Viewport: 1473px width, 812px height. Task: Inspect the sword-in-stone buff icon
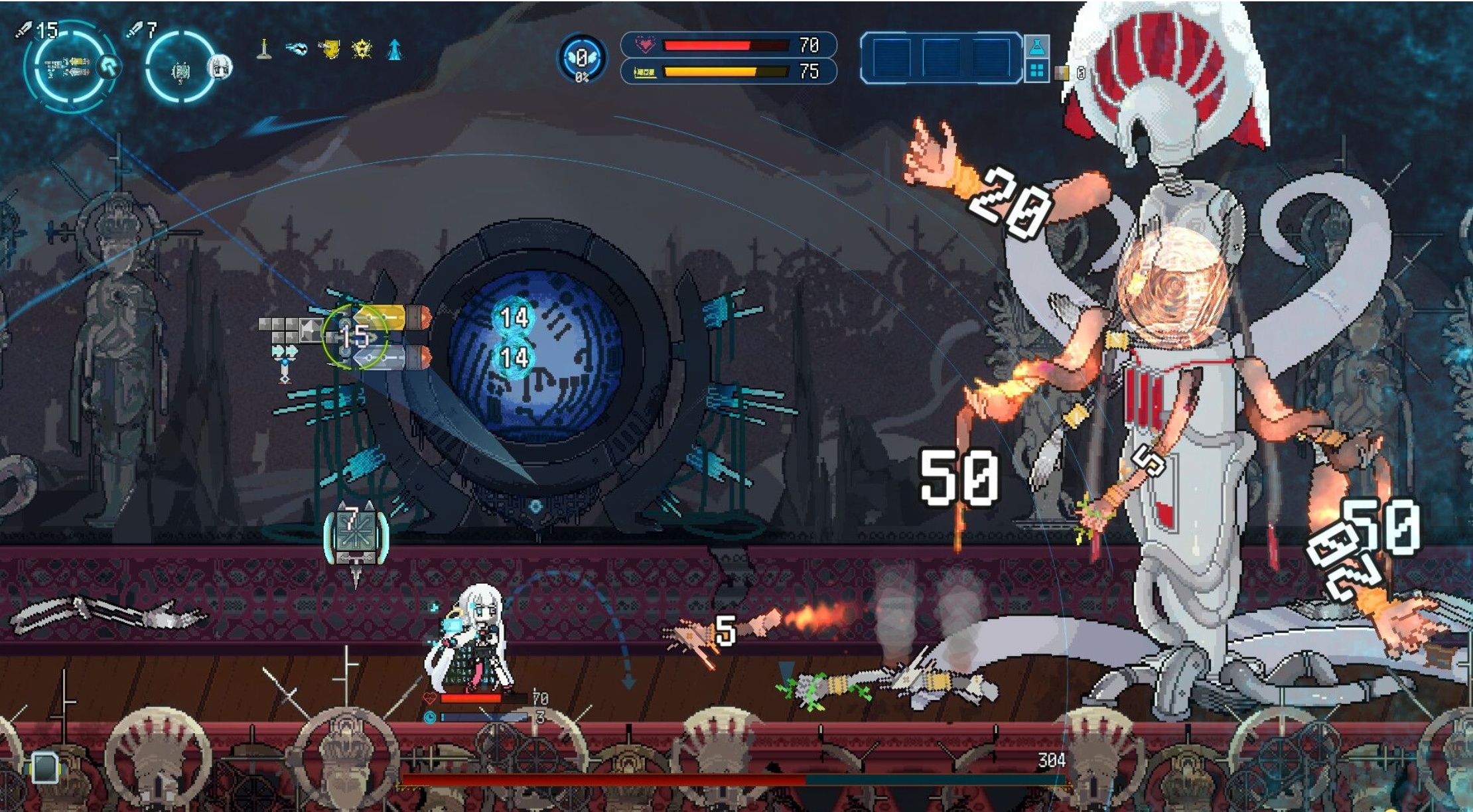tap(264, 49)
